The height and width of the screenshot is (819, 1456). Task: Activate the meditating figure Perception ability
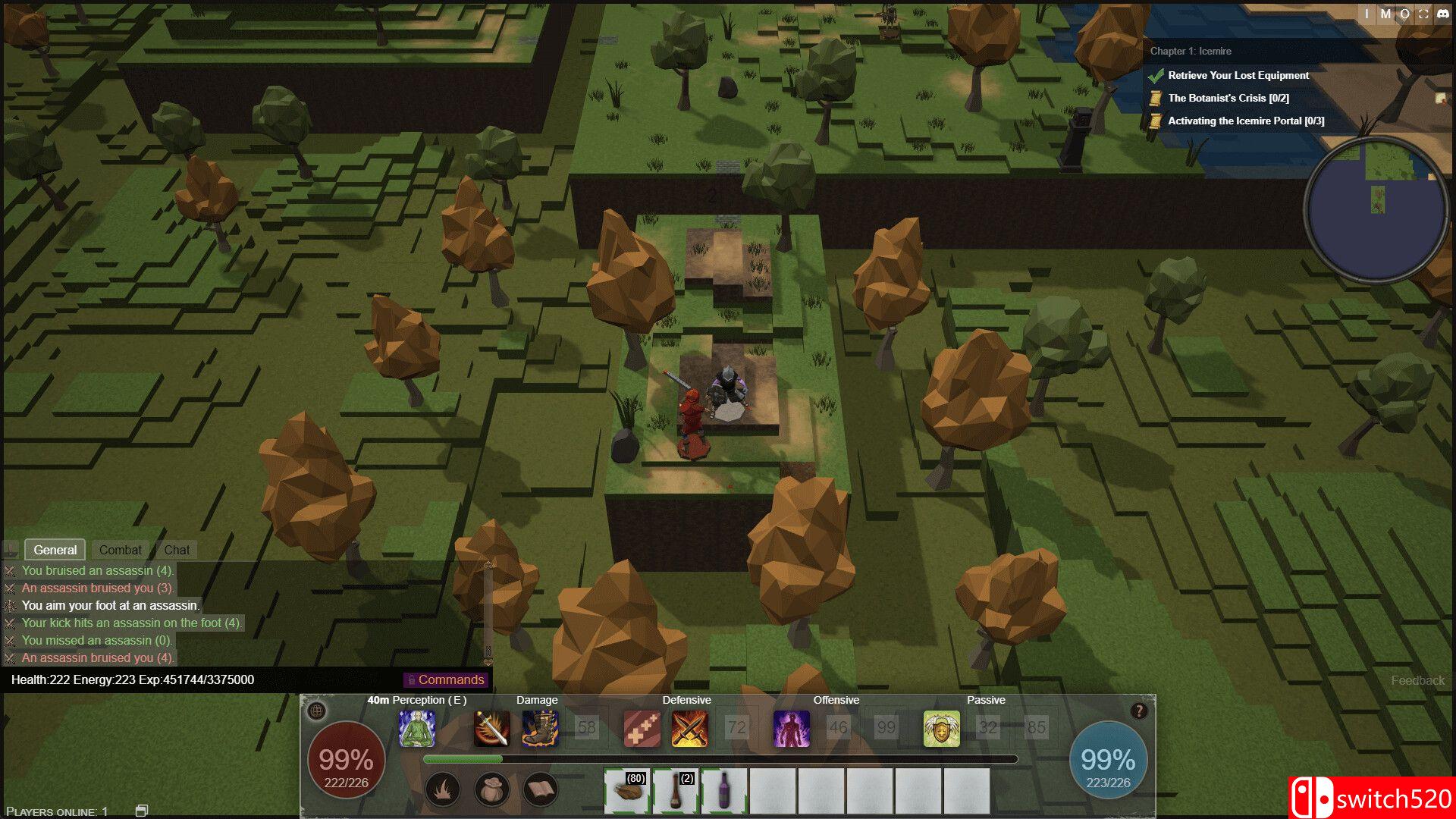pos(417,728)
